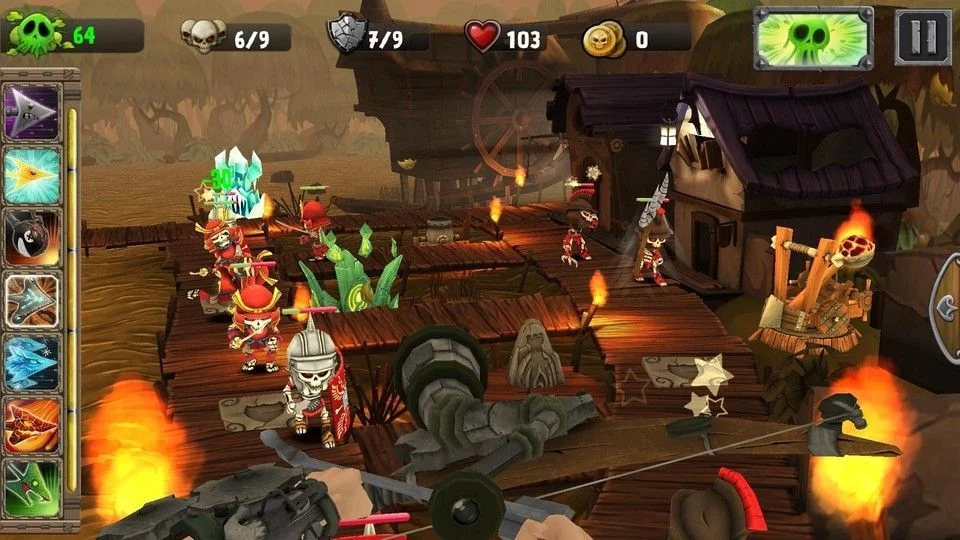
Task: Choose the glowing yellow light arrow
Action: pos(33,173)
